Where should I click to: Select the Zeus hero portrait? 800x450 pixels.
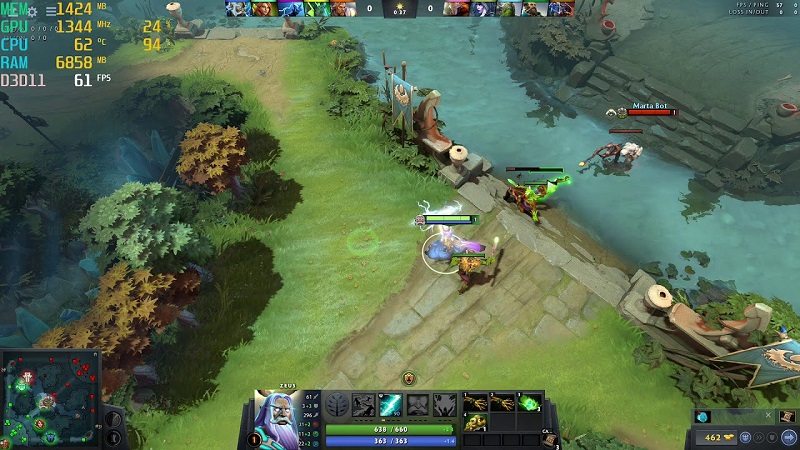coord(273,410)
